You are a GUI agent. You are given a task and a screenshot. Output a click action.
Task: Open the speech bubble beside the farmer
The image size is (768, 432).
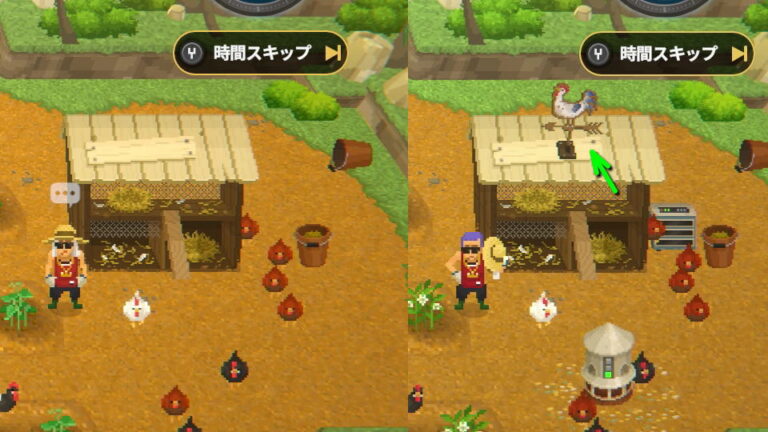[65, 194]
